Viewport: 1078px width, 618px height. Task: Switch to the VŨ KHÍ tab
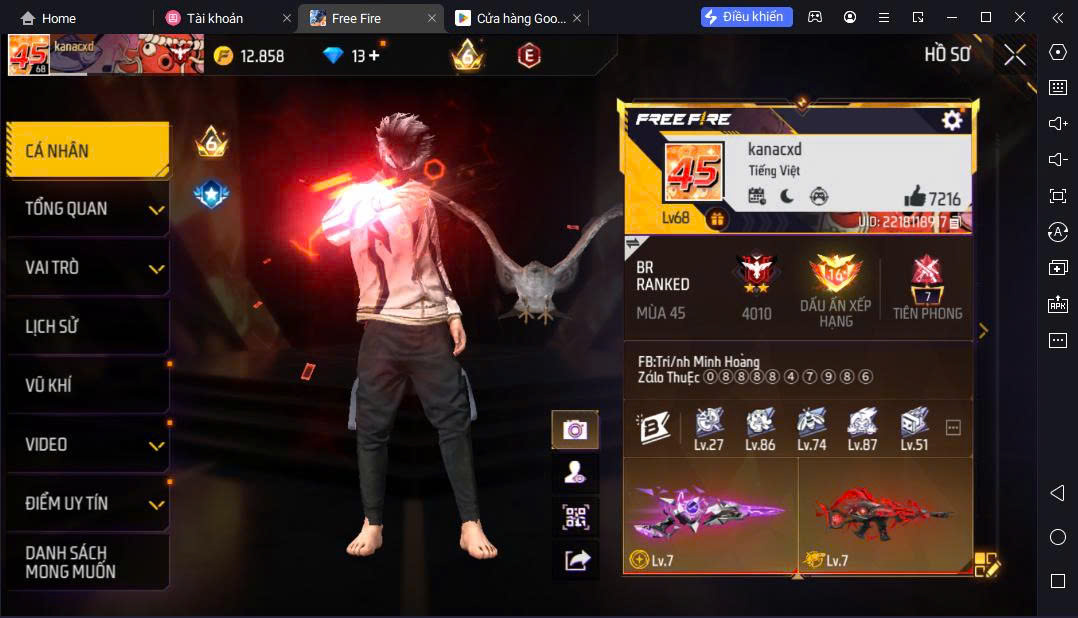pos(87,385)
